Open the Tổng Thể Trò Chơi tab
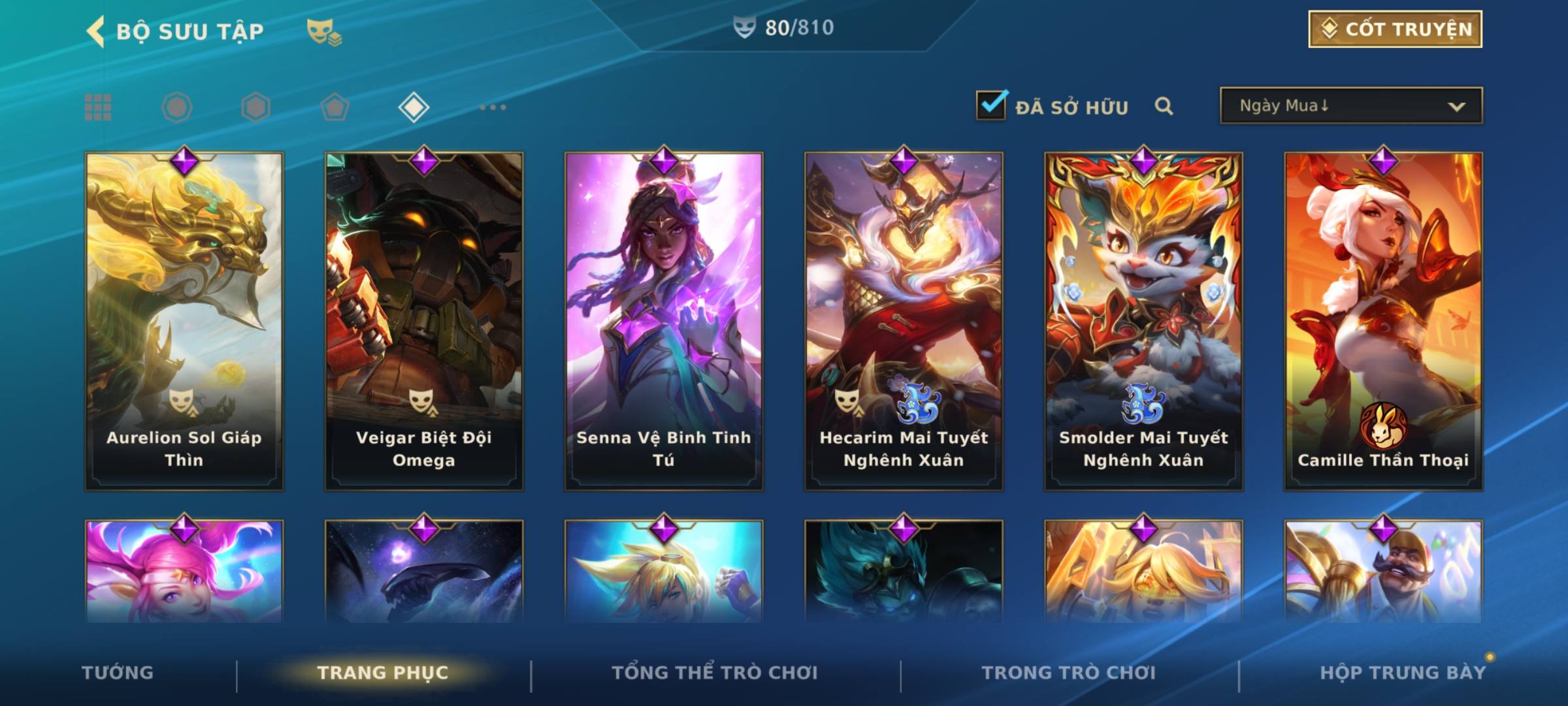The image size is (1568, 706). 715,673
